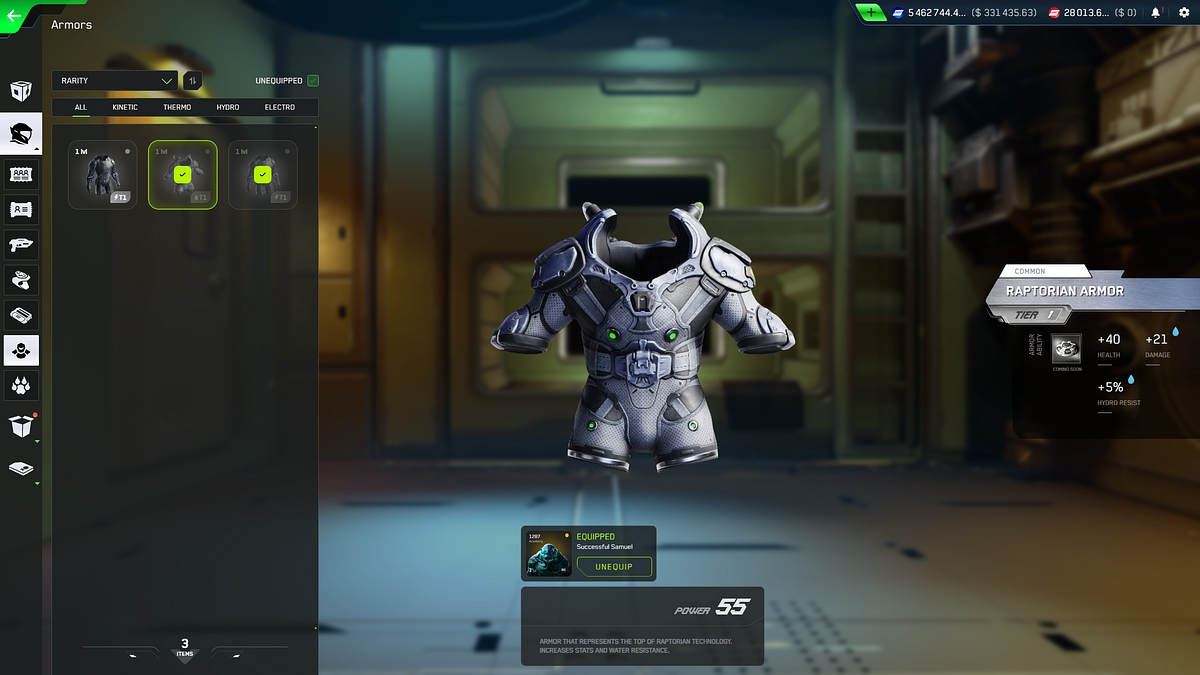Filter armors by the Hydro tab

pos(228,107)
